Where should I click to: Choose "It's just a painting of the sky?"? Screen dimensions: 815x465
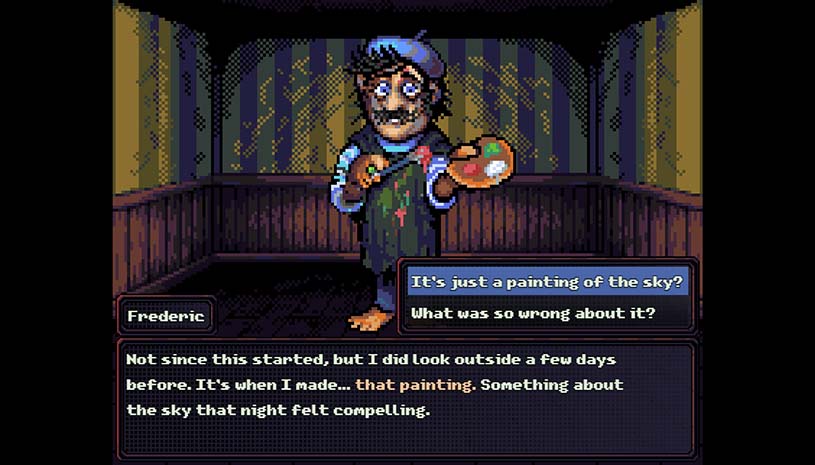[546, 282]
